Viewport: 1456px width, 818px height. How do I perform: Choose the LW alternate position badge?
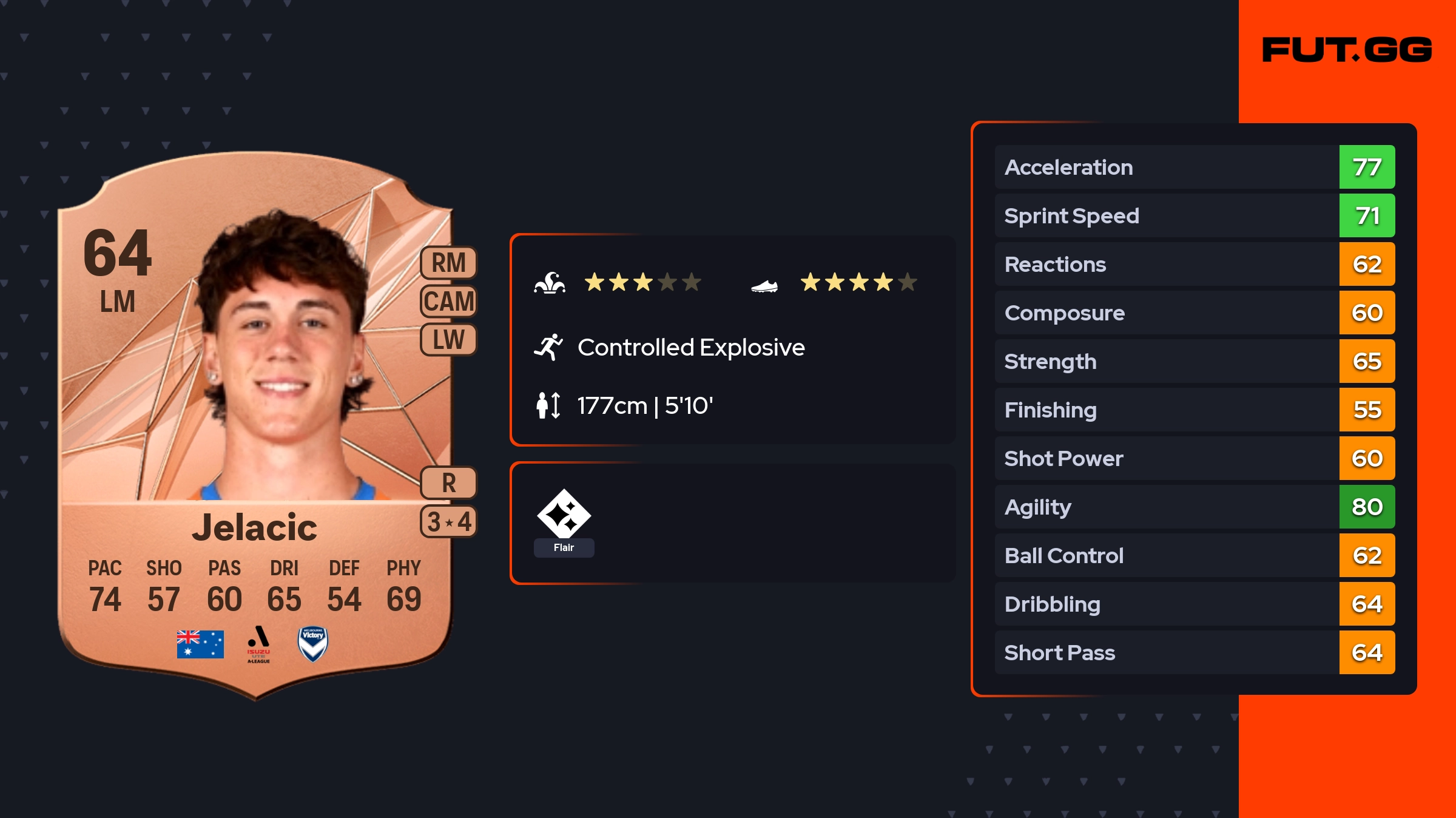pyautogui.click(x=448, y=339)
